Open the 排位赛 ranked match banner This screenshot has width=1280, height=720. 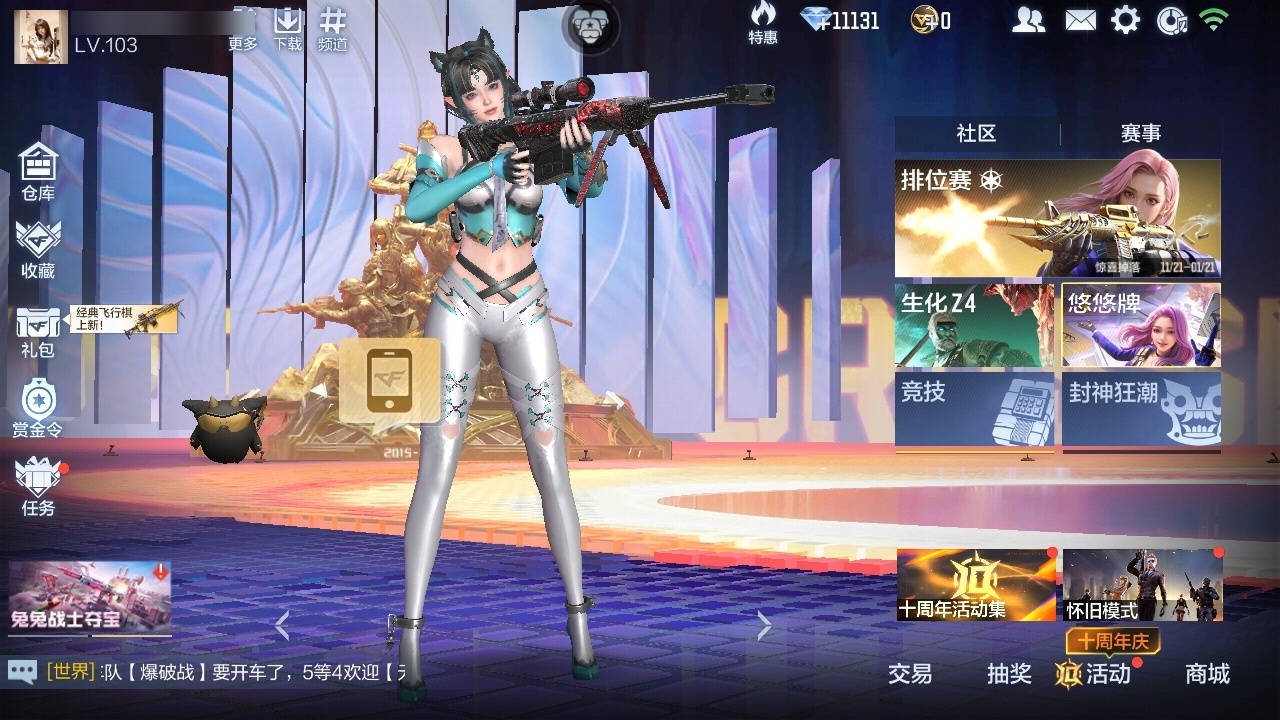tap(1058, 215)
